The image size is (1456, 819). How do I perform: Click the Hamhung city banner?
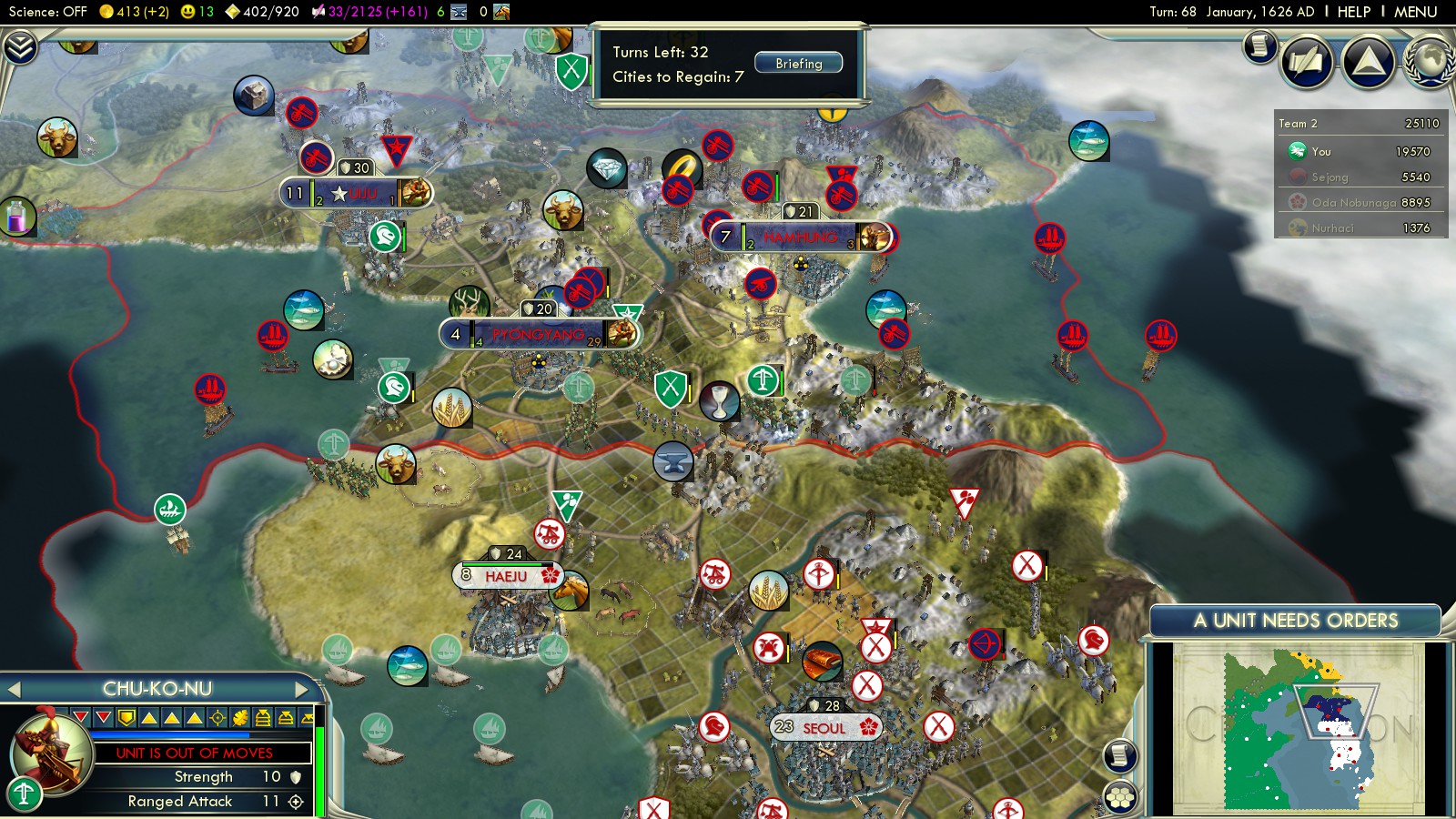point(799,238)
